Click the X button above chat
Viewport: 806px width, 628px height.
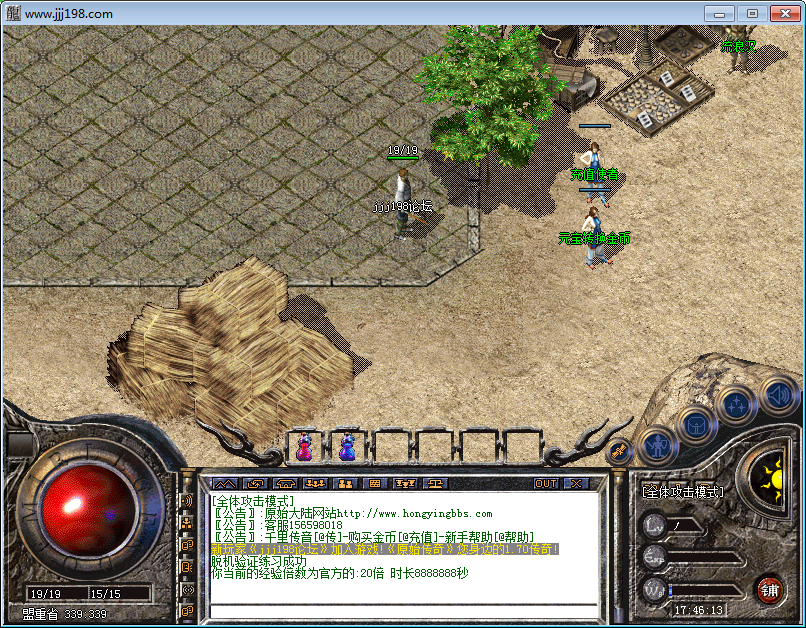(575, 483)
